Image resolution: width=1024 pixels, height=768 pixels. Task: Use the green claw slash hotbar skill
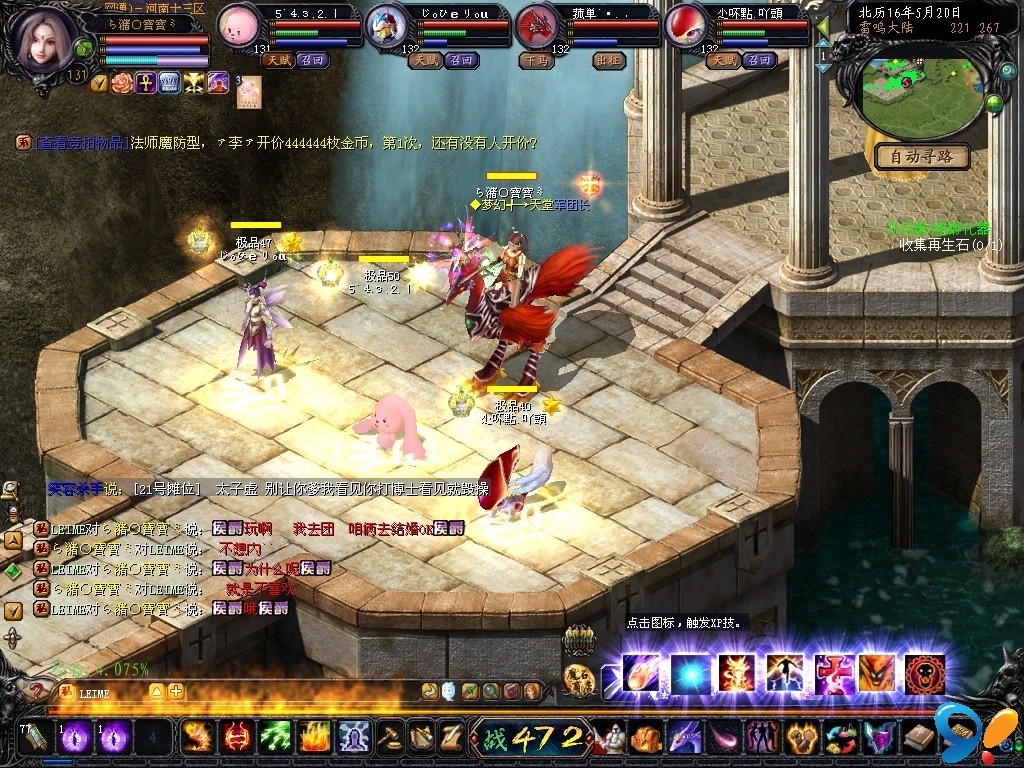(275, 737)
